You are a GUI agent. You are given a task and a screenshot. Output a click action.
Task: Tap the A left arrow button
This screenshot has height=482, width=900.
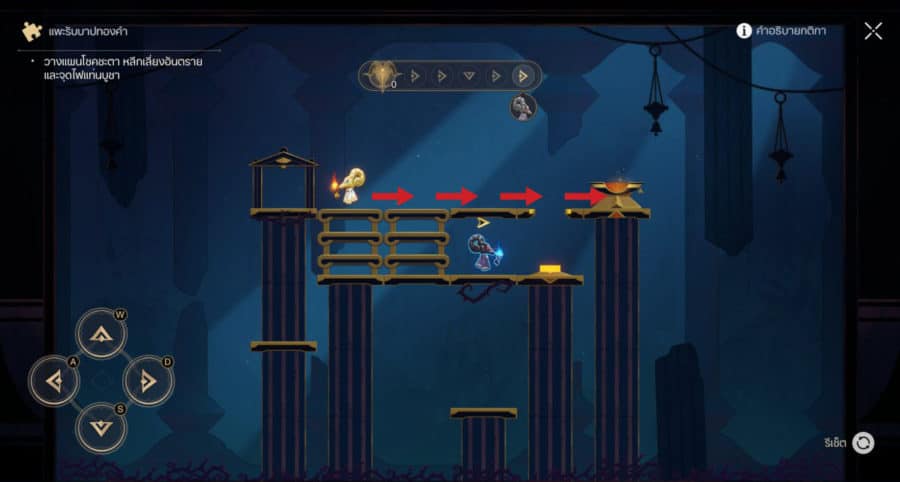(55, 380)
